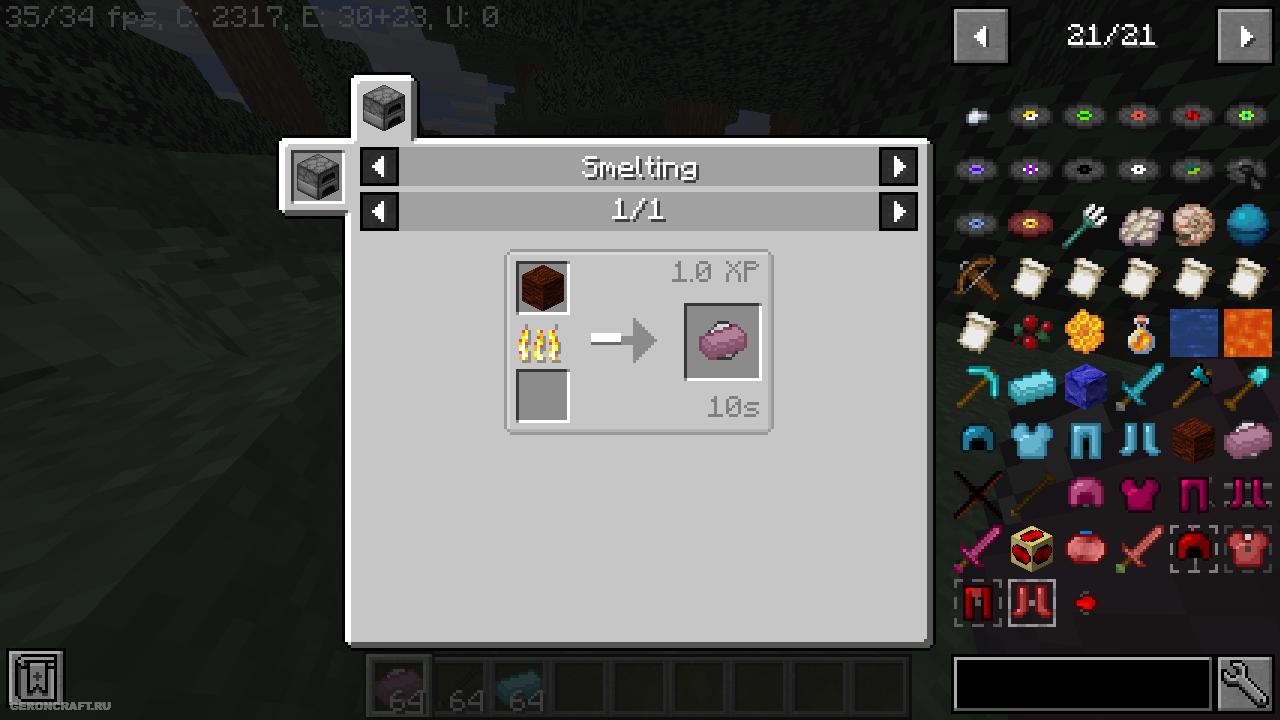
Task: Go to the previous Smelting recipe category
Action: (379, 167)
